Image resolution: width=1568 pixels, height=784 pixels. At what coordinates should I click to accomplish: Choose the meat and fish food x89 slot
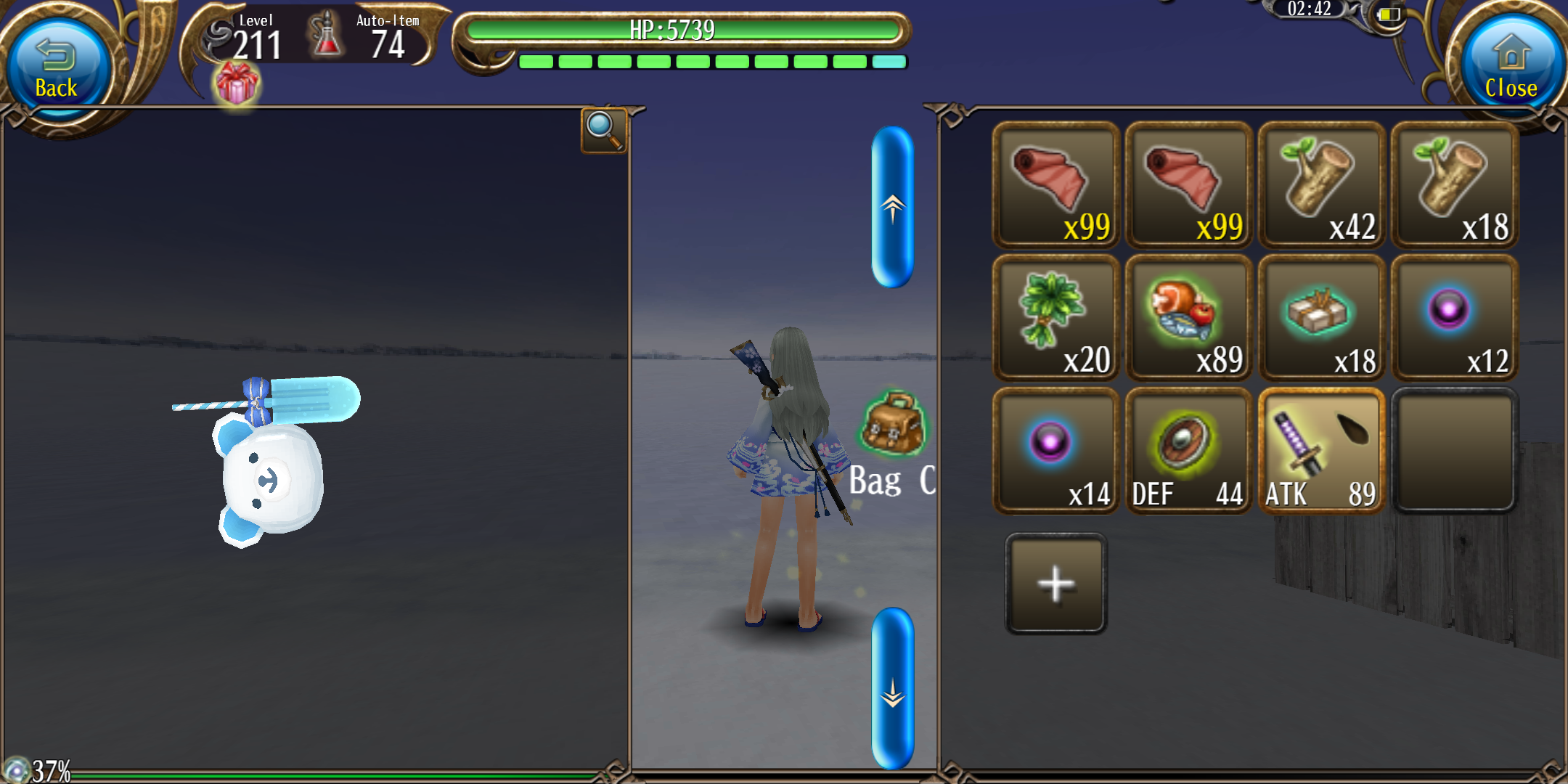coord(1188,318)
